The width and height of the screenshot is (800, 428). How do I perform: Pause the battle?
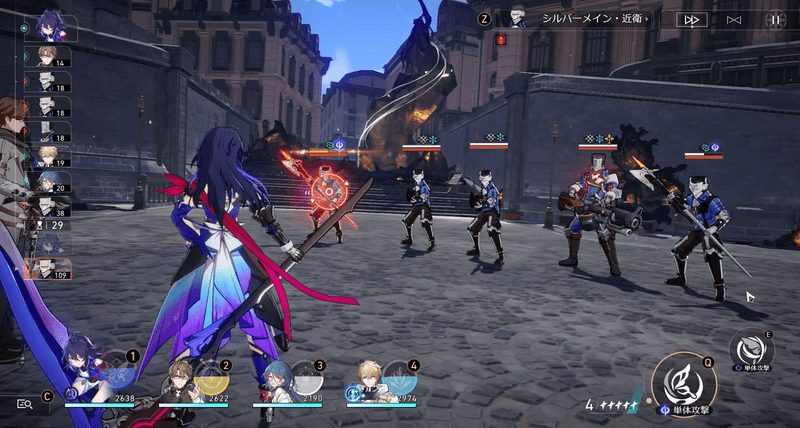coord(775,19)
